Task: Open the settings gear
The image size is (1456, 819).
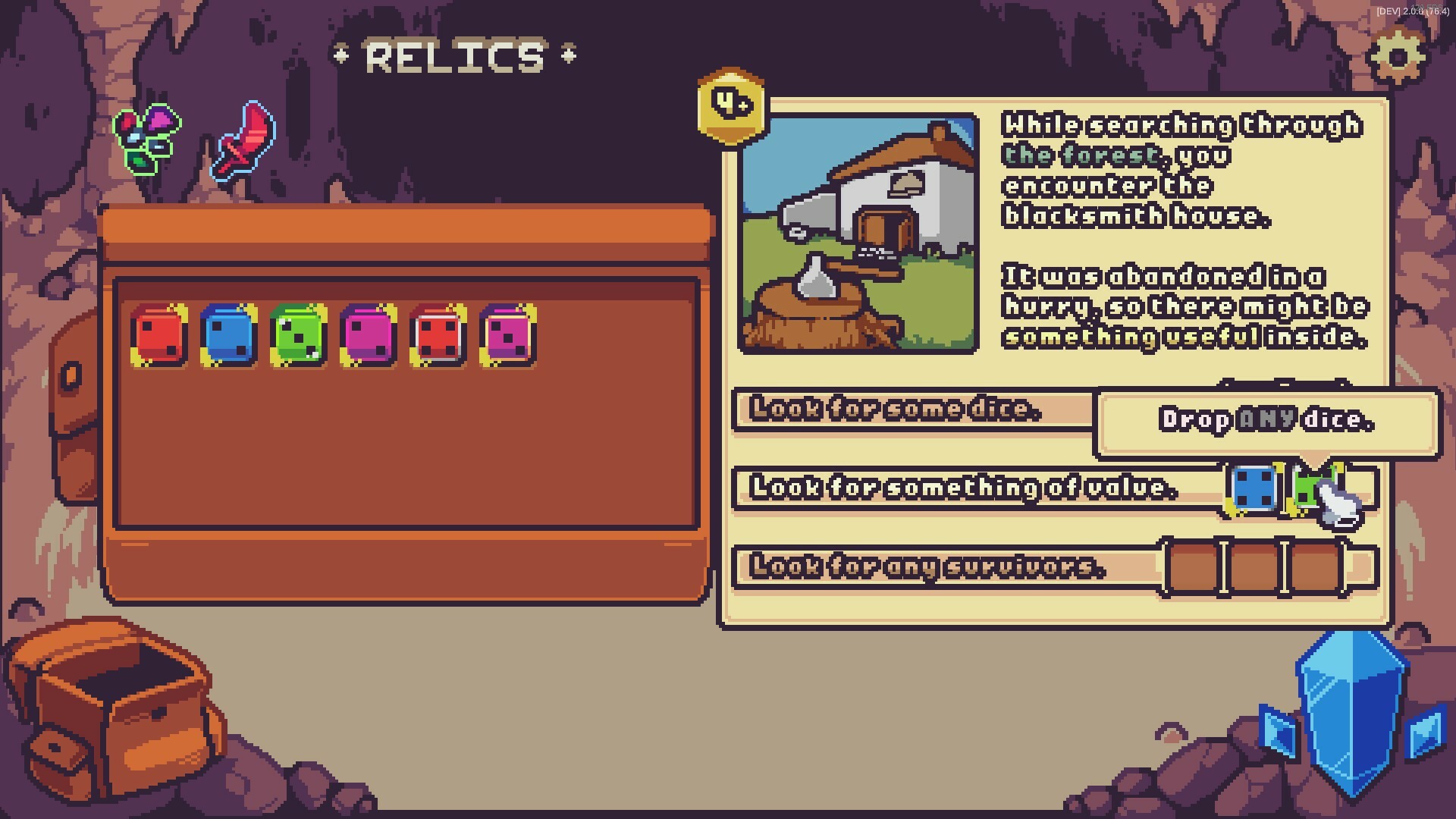Action: [x=1399, y=57]
